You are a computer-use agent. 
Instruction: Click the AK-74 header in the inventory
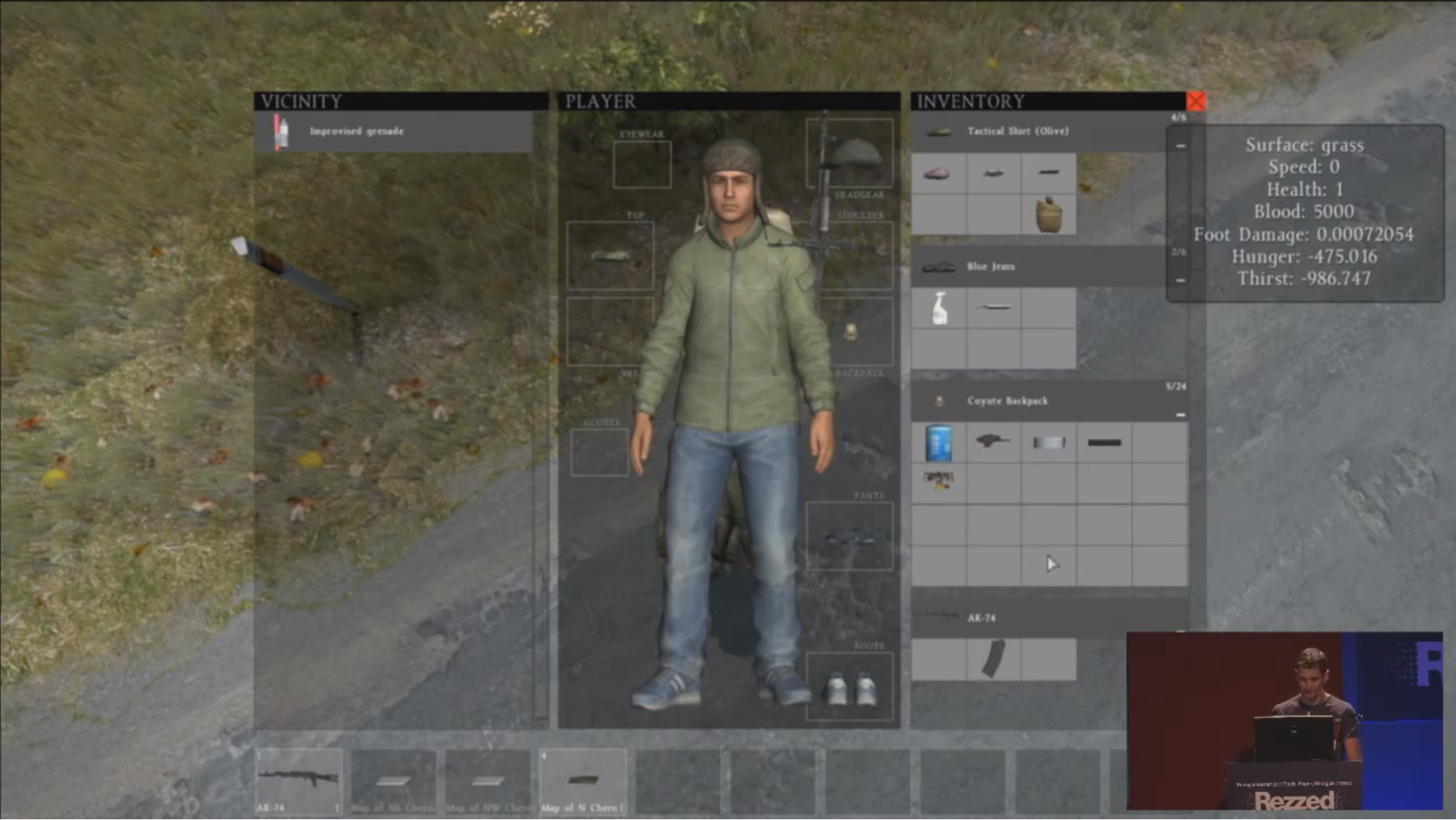[982, 618]
